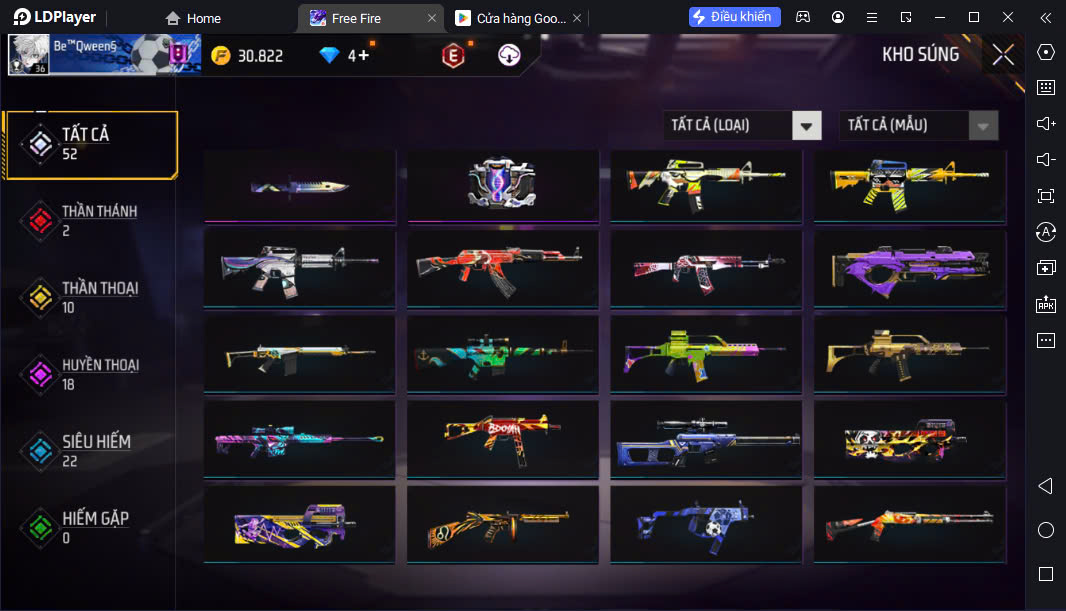The image size is (1066, 611).
Task: Switch to the Siêu Hiếm tab
Action: 90,450
